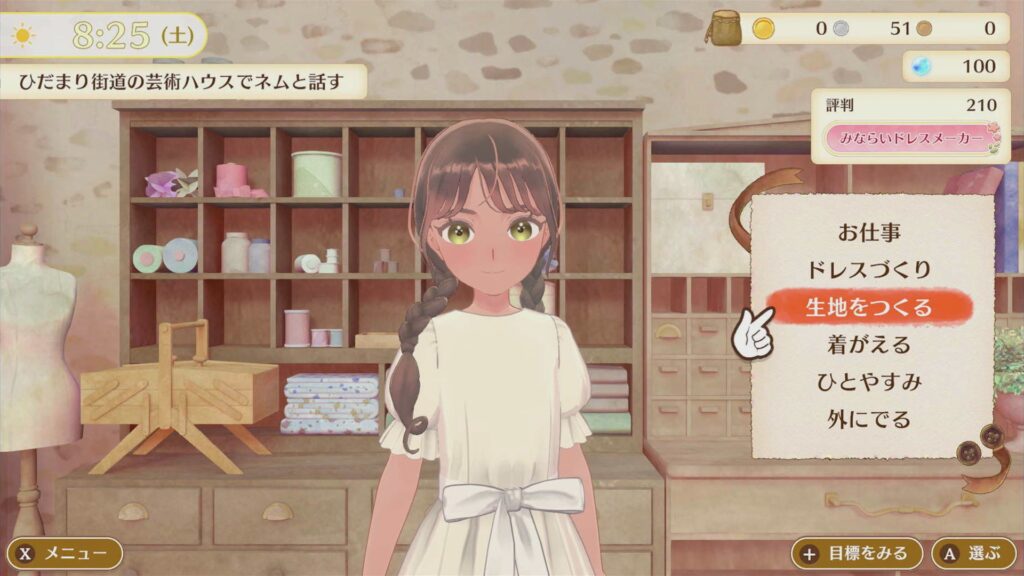Show objectives with 目標をみる button

coord(857,553)
